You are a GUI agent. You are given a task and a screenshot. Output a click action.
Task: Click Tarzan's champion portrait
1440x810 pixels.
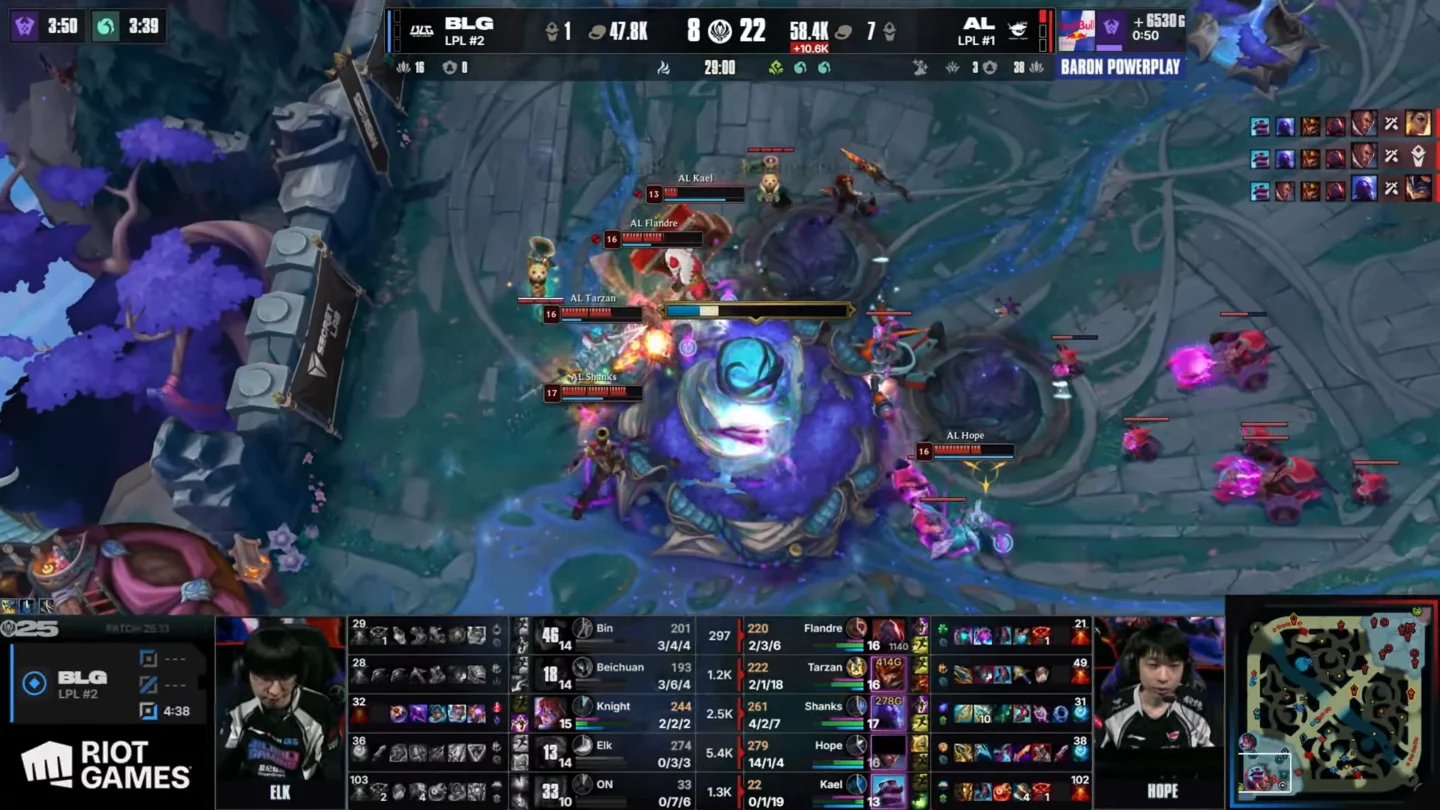[x=887, y=674]
